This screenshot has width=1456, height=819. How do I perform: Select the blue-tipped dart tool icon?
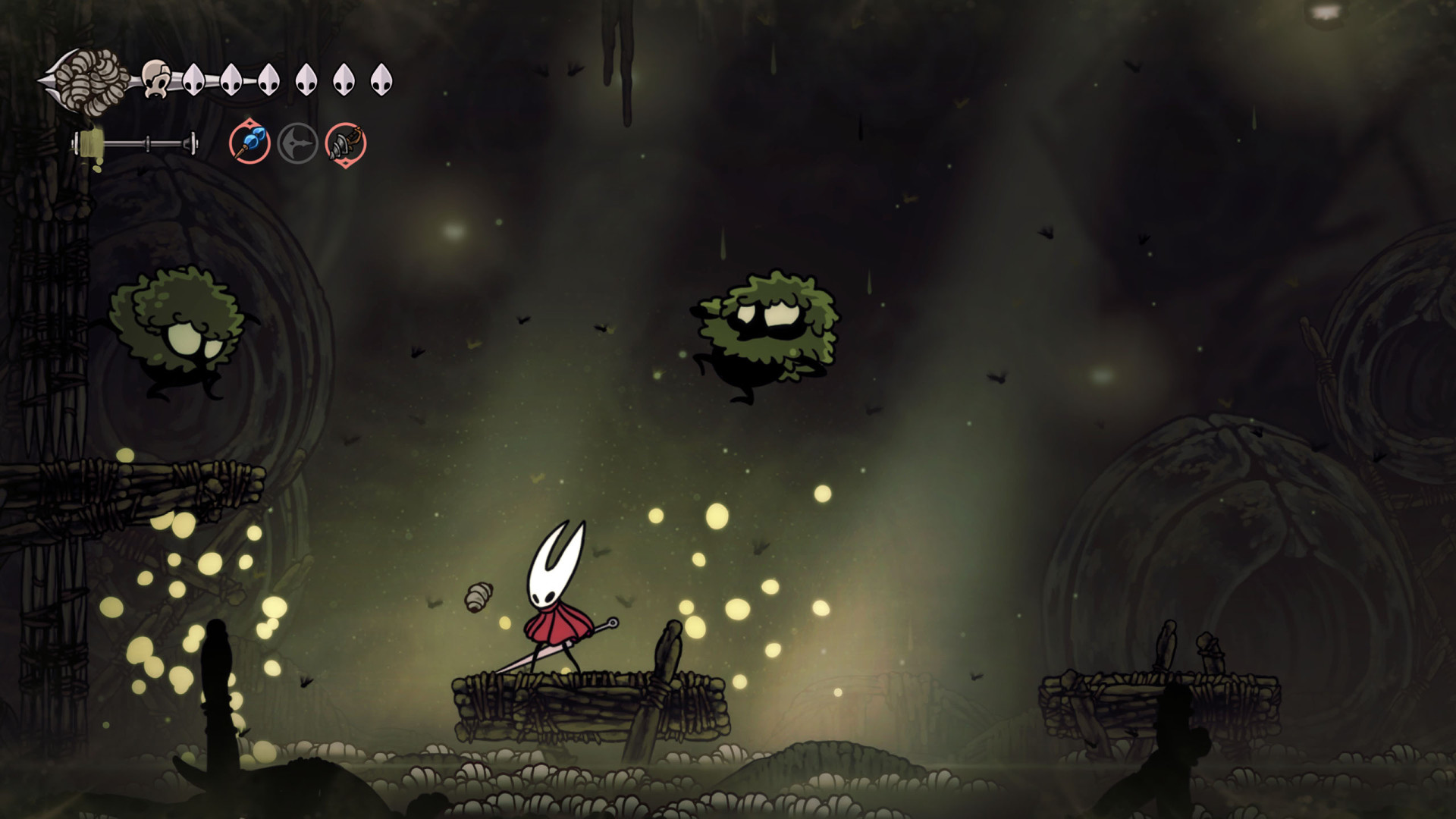point(250,143)
